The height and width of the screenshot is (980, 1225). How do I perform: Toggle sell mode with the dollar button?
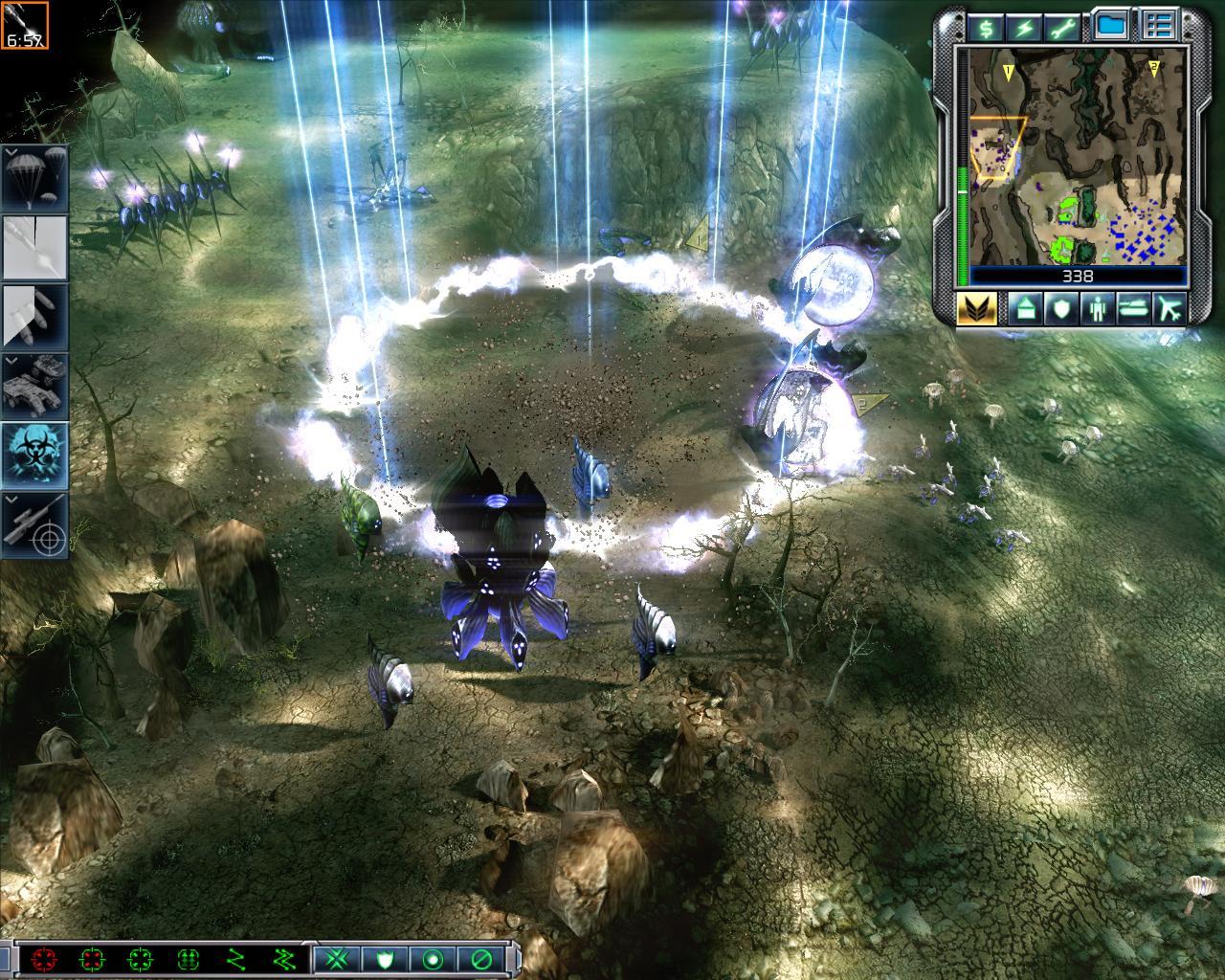click(985, 27)
